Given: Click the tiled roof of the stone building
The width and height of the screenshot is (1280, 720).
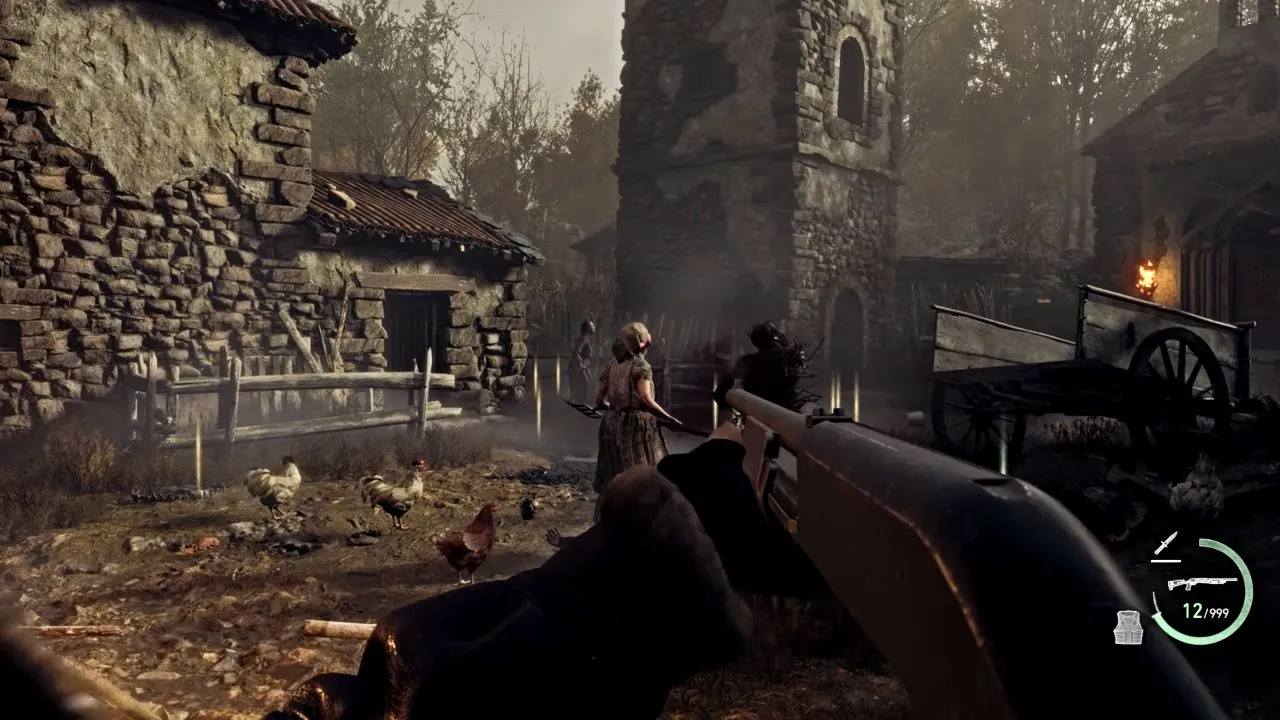Looking at the screenshot, I should click(x=400, y=205).
